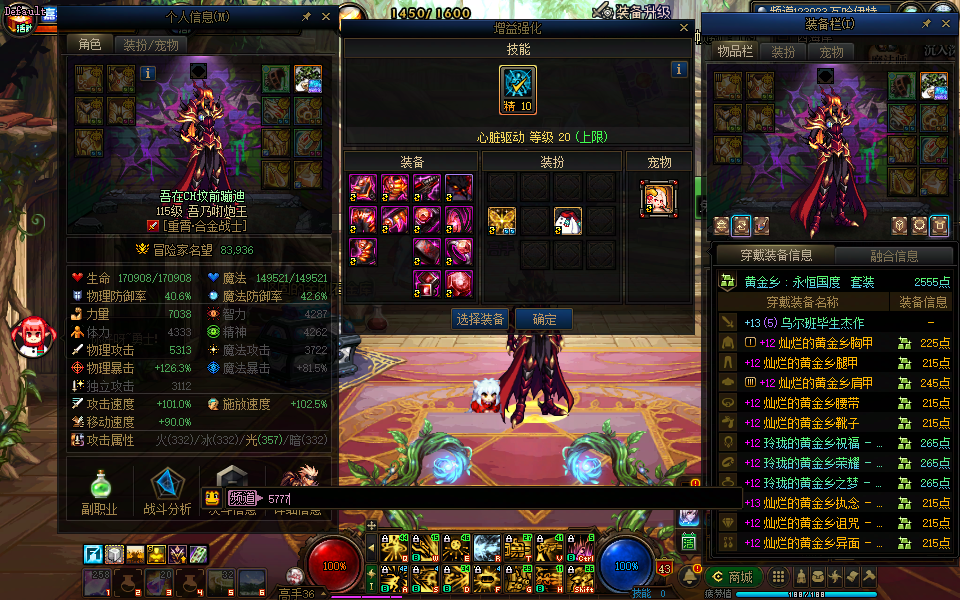Image resolution: width=960 pixels, height=600 pixels.
Task: Close the 装备栏 equipment window
Action: (x=946, y=23)
